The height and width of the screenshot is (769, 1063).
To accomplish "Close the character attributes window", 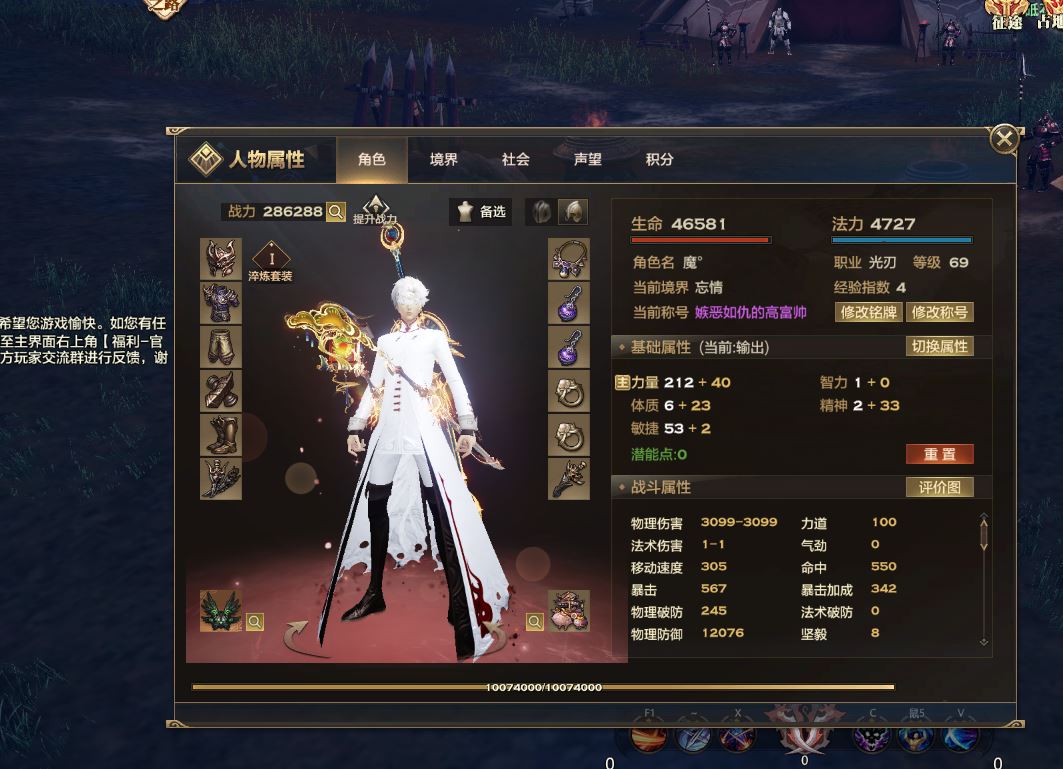I will pos(1004,139).
